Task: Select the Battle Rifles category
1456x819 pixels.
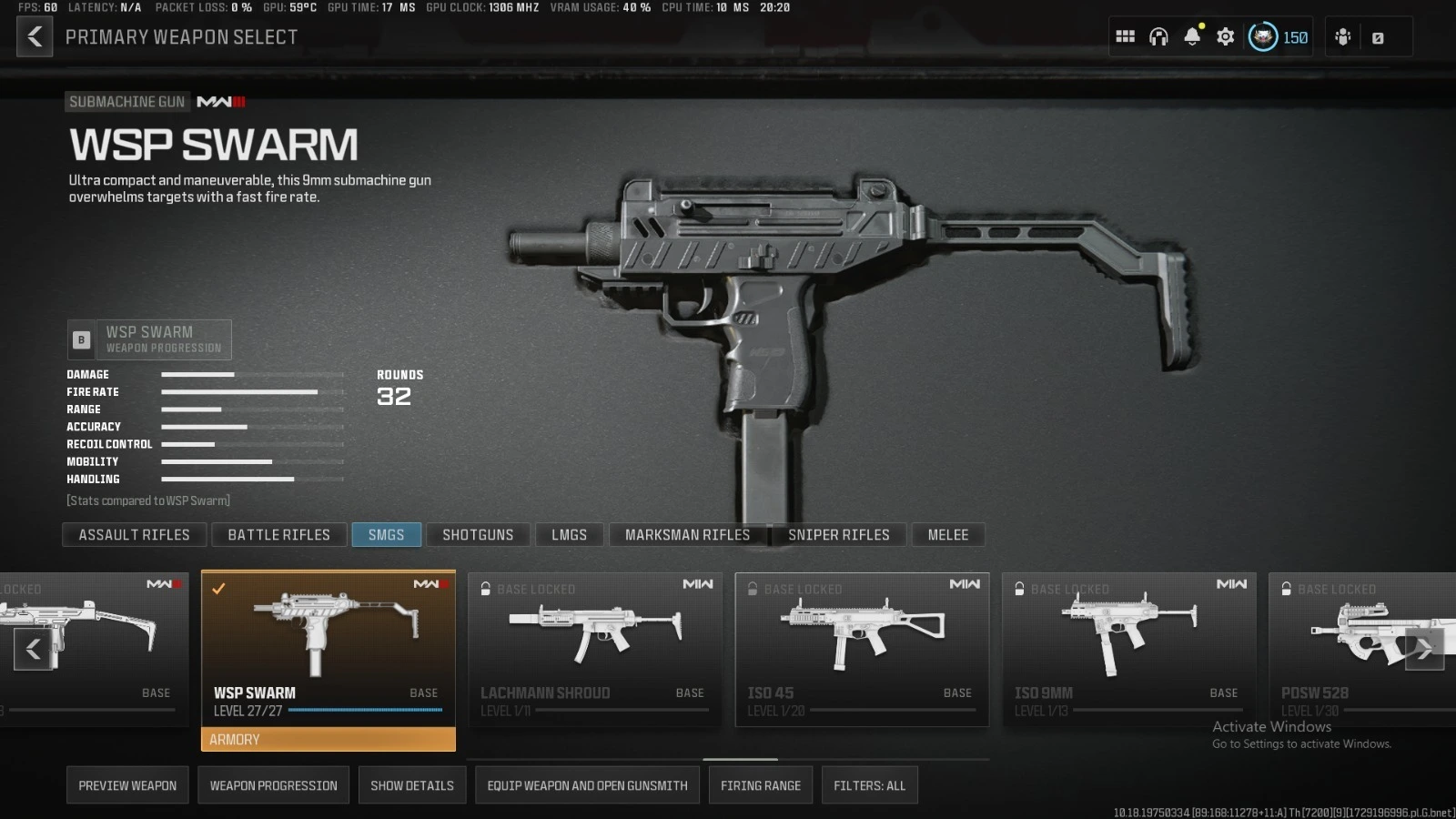Action: point(278,534)
